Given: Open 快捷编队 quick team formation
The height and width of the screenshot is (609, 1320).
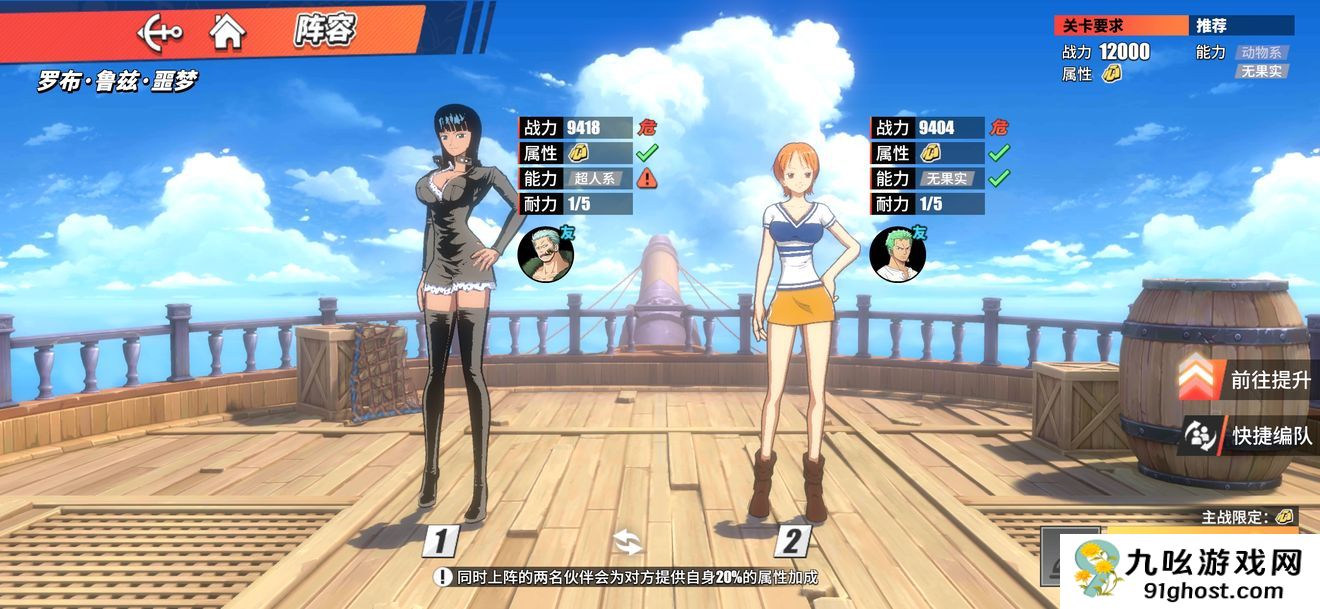Looking at the screenshot, I should 1248,435.
